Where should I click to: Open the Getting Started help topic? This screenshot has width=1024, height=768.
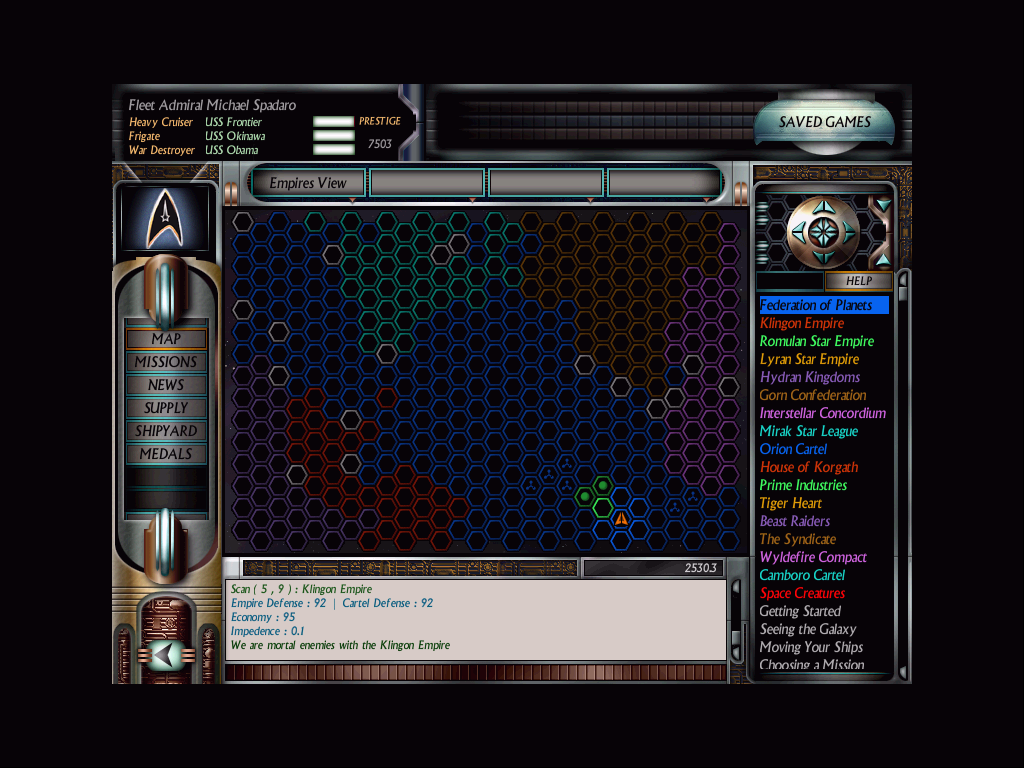(x=800, y=611)
